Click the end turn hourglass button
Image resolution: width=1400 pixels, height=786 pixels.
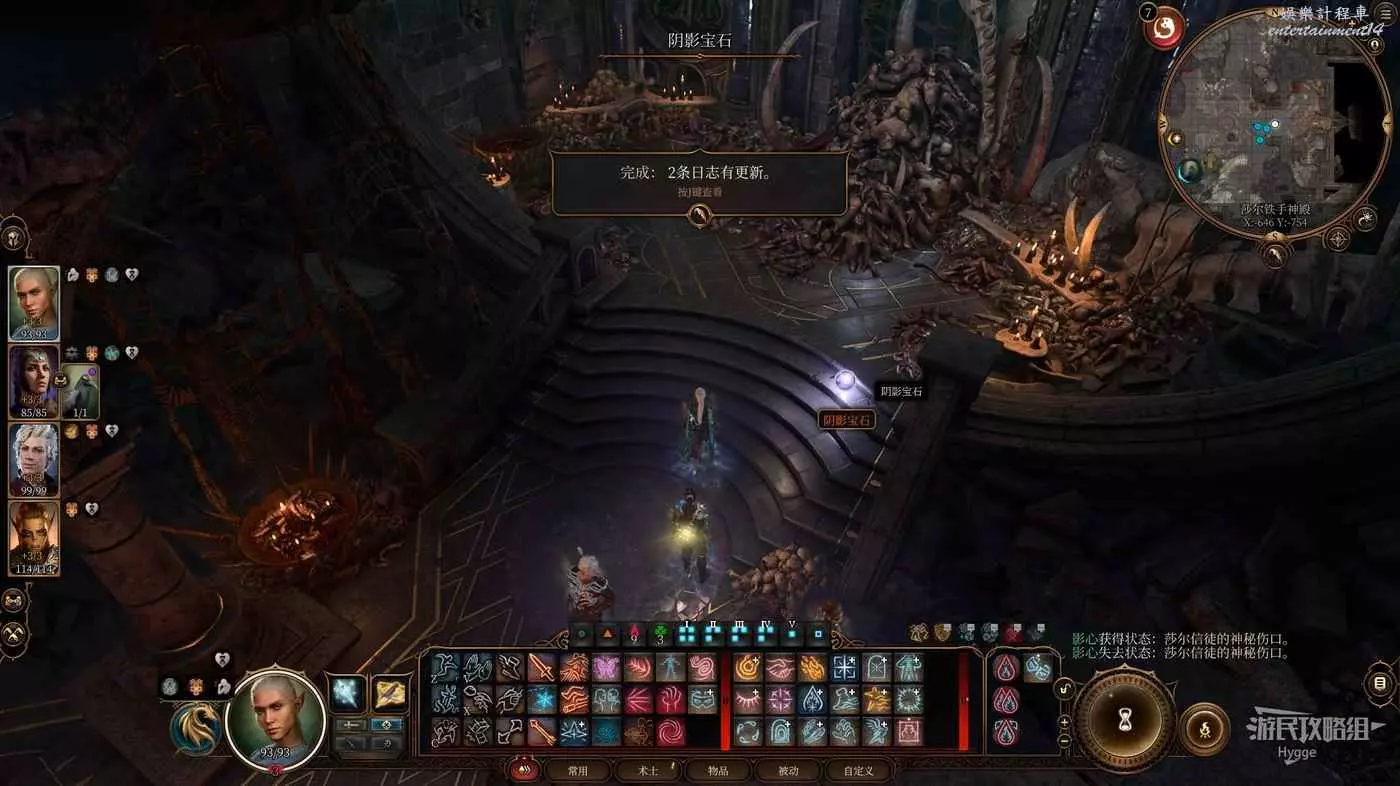coord(1124,718)
